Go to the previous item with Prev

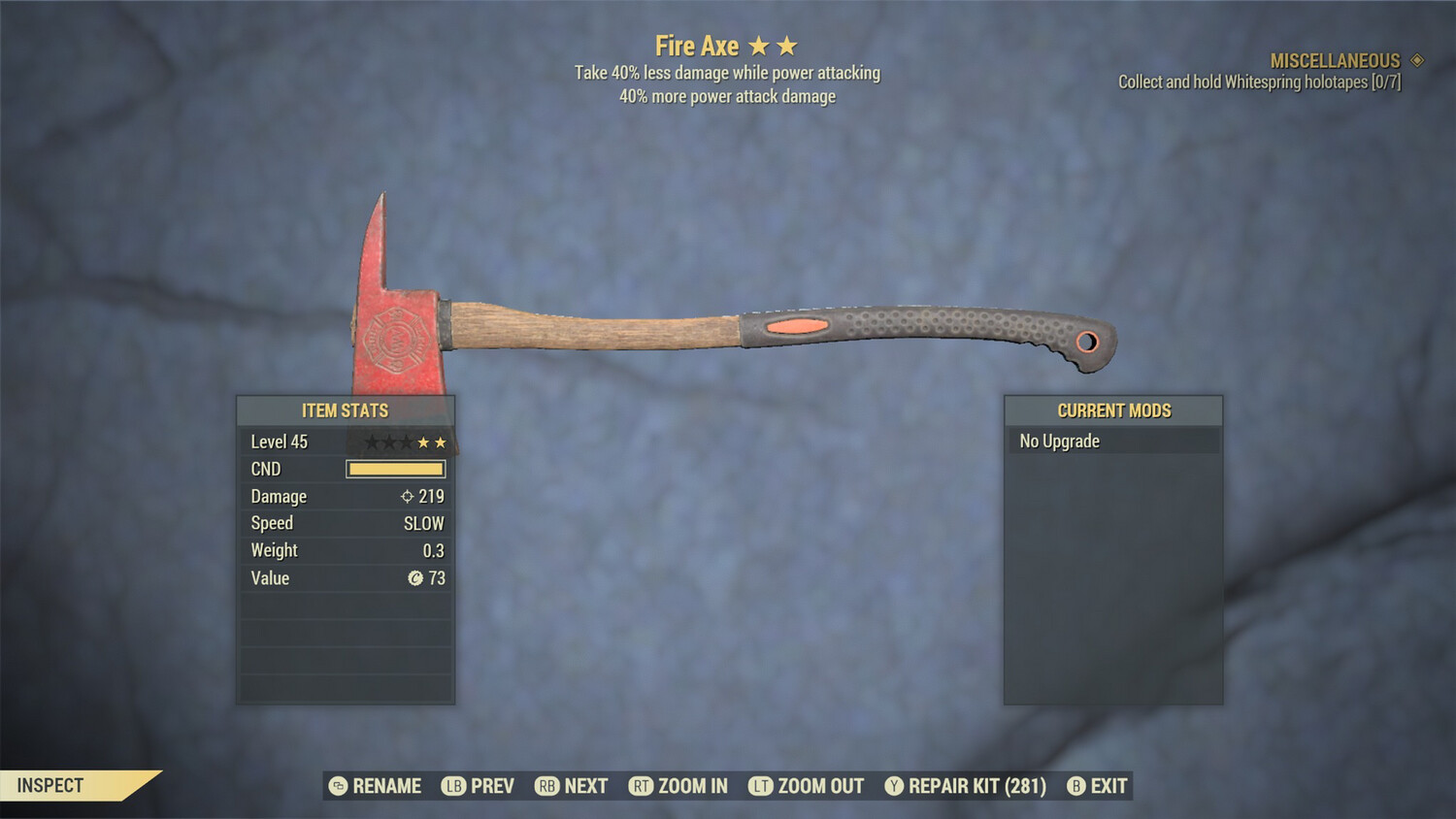[x=479, y=786]
